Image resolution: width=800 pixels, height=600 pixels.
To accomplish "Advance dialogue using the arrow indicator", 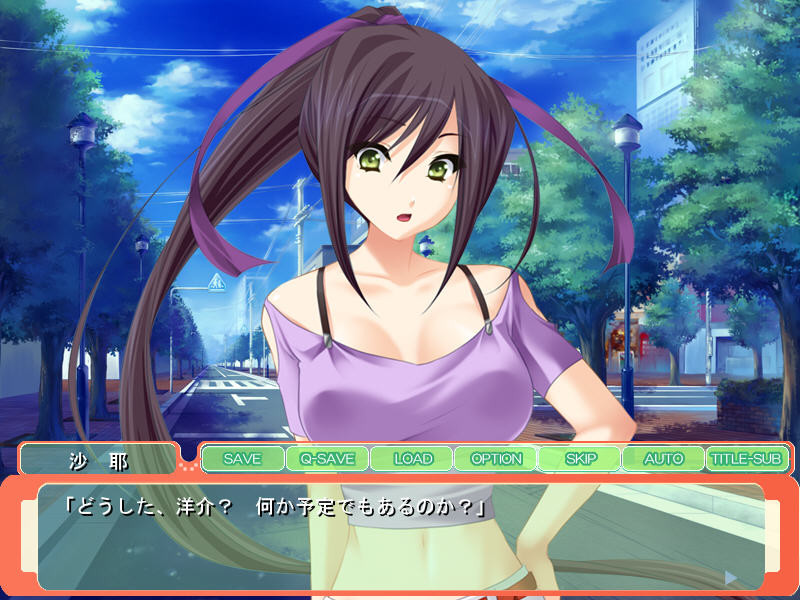I will point(731,577).
